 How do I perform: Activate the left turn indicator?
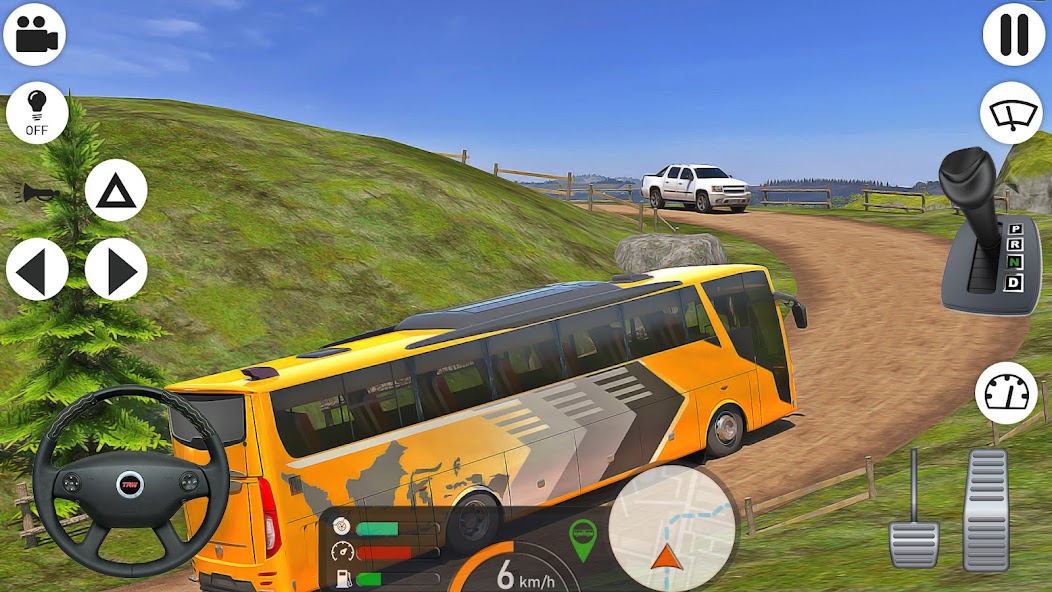pyautogui.click(x=37, y=269)
